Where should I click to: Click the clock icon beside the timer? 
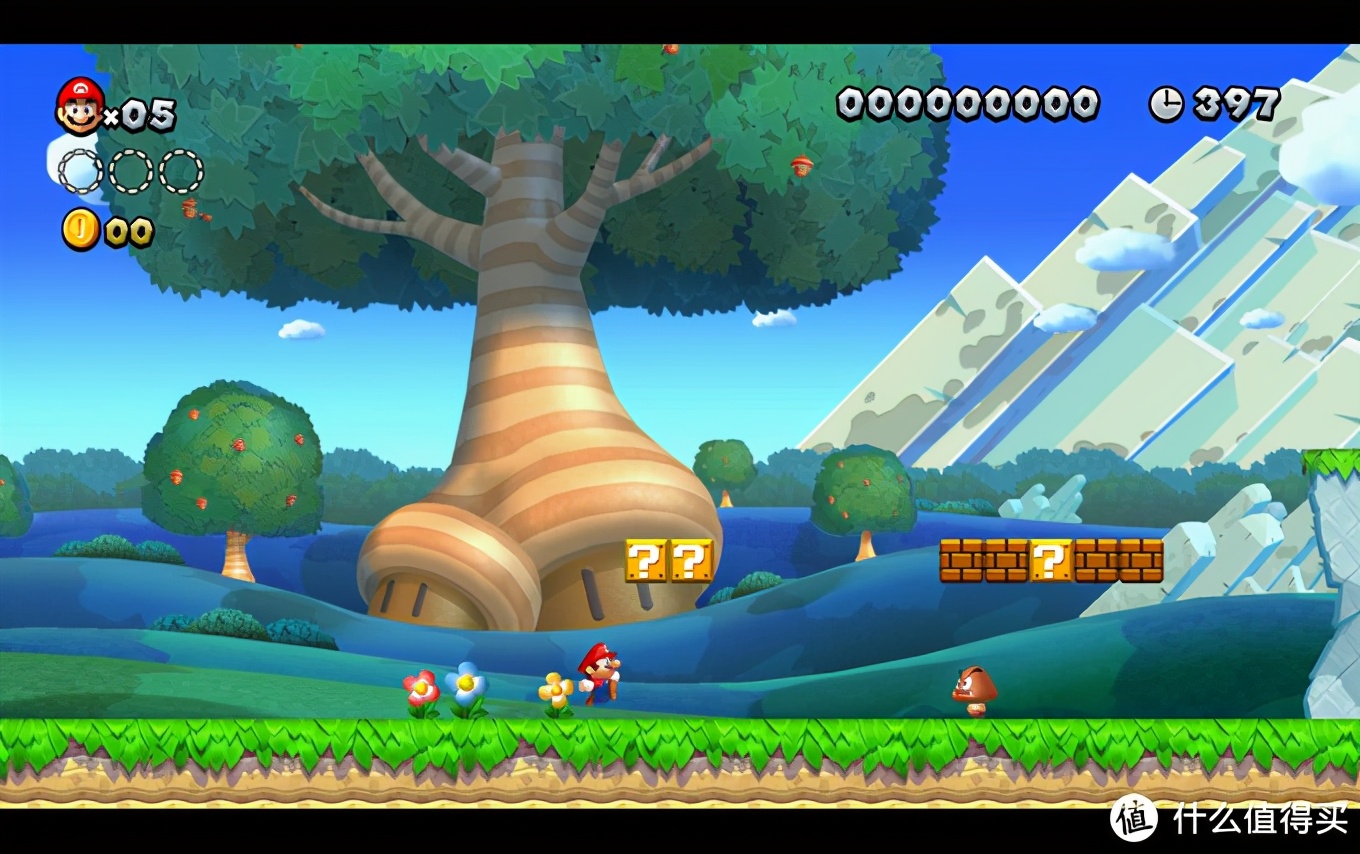click(x=1165, y=103)
